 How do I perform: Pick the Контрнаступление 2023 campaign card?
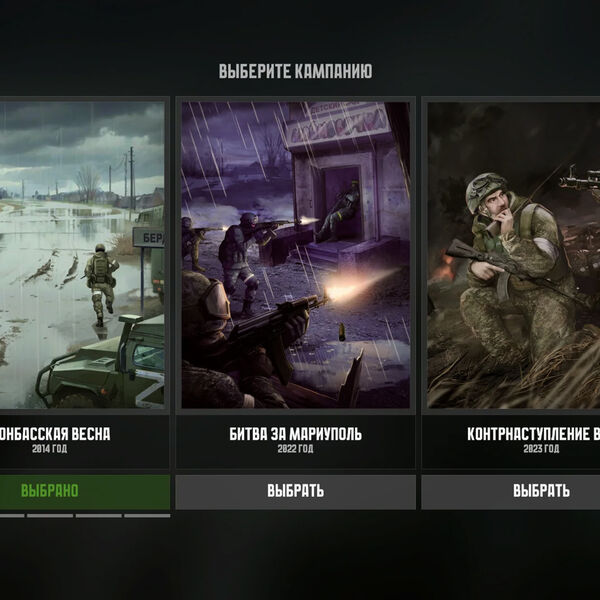click(x=514, y=255)
